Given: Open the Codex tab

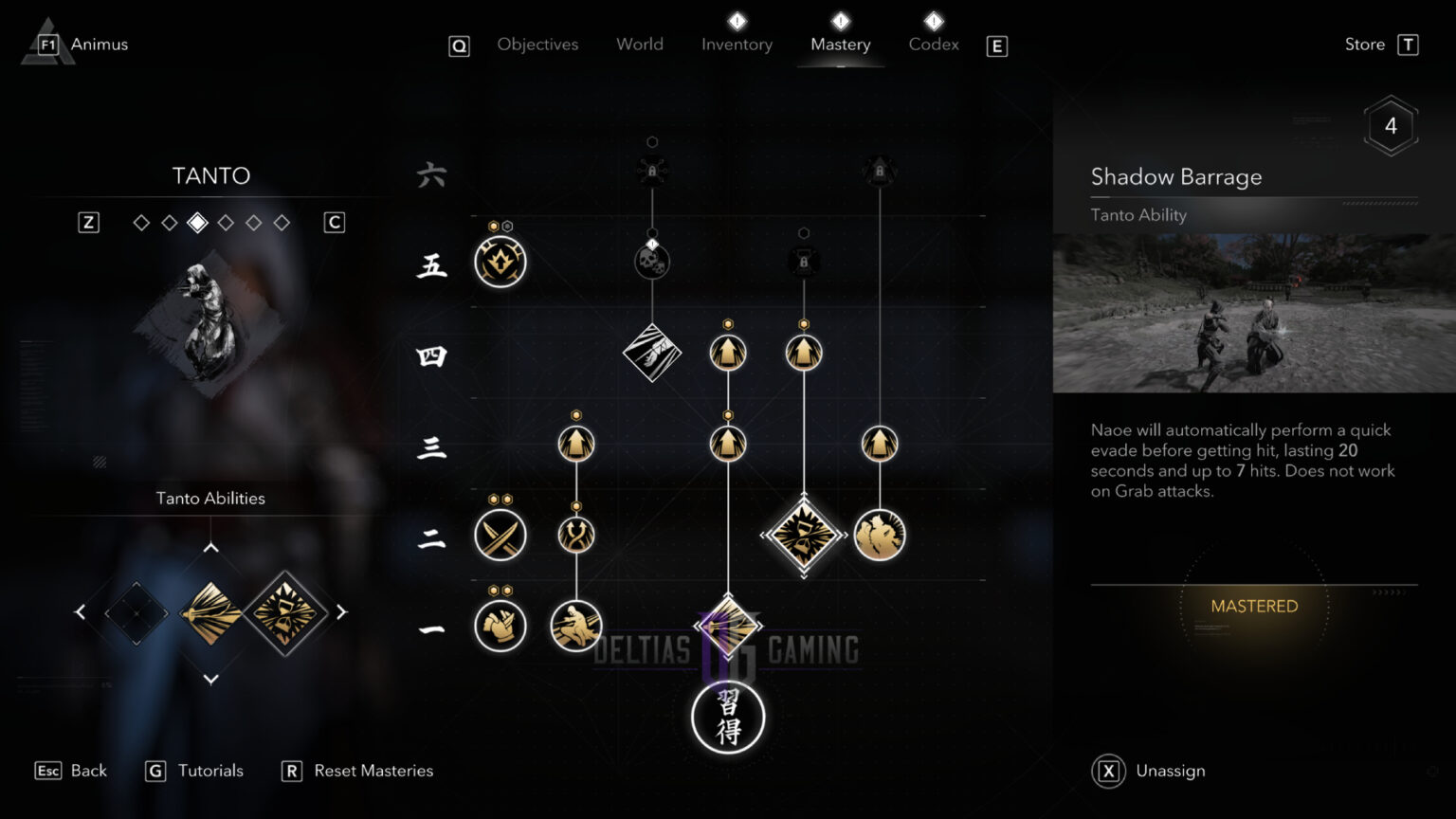Looking at the screenshot, I should coord(934,44).
